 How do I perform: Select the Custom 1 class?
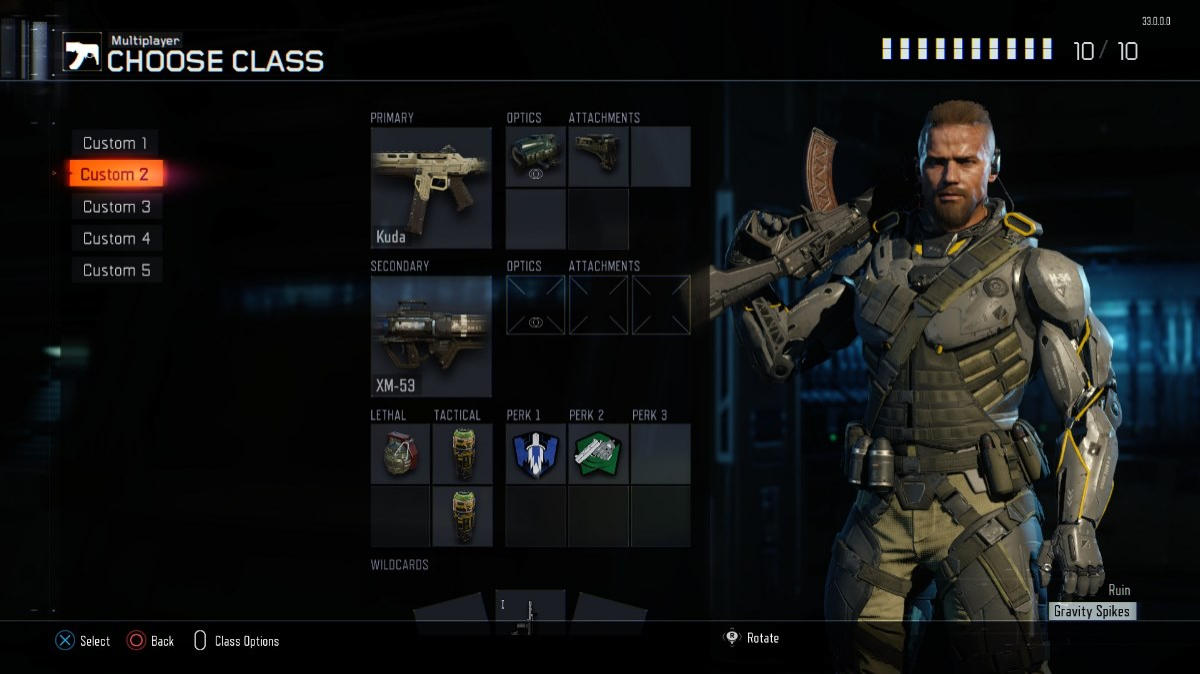115,143
